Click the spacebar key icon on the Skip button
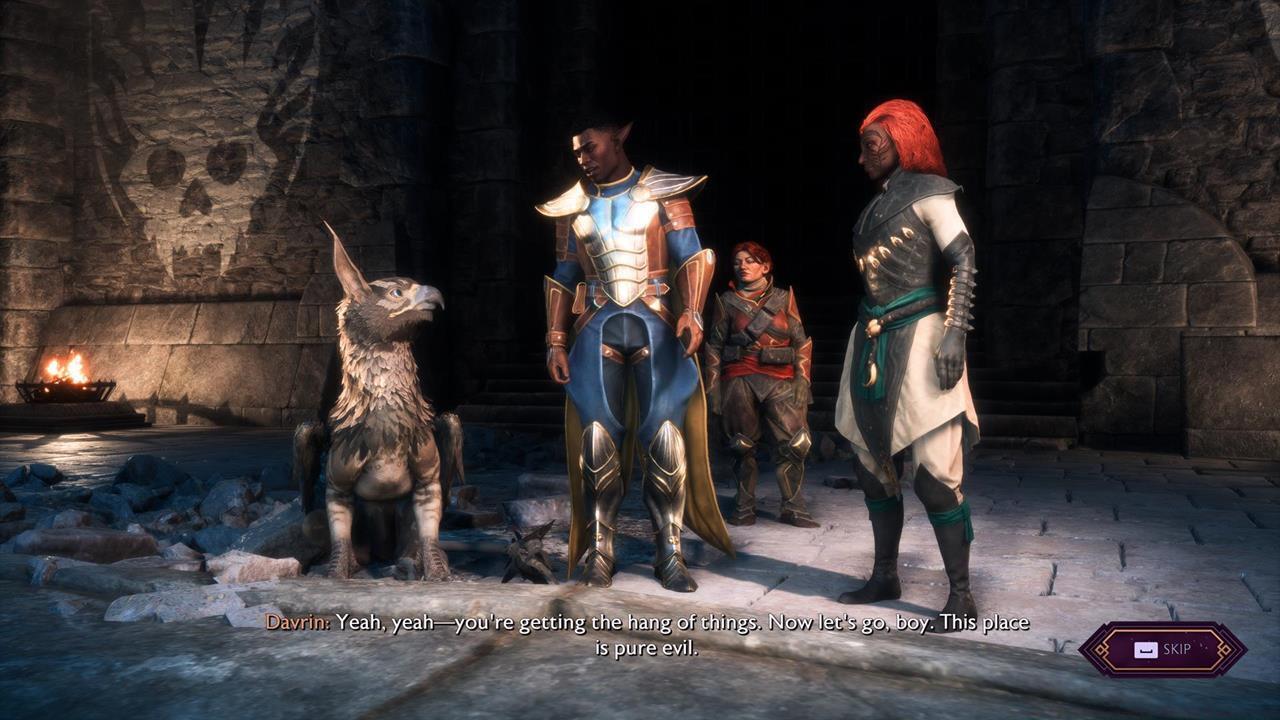The width and height of the screenshot is (1280, 720). (1146, 650)
